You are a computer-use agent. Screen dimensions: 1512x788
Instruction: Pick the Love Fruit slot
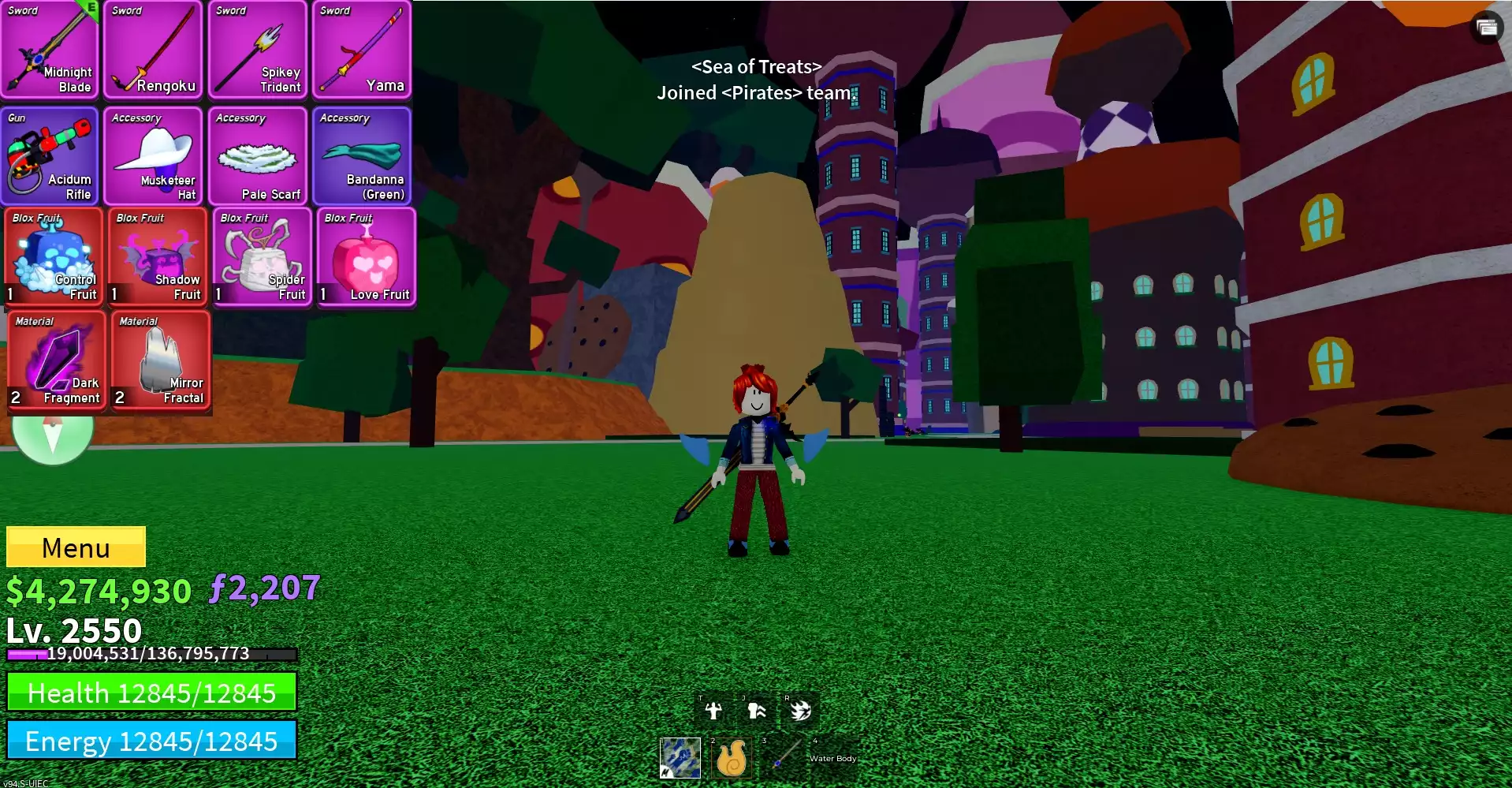[366, 257]
